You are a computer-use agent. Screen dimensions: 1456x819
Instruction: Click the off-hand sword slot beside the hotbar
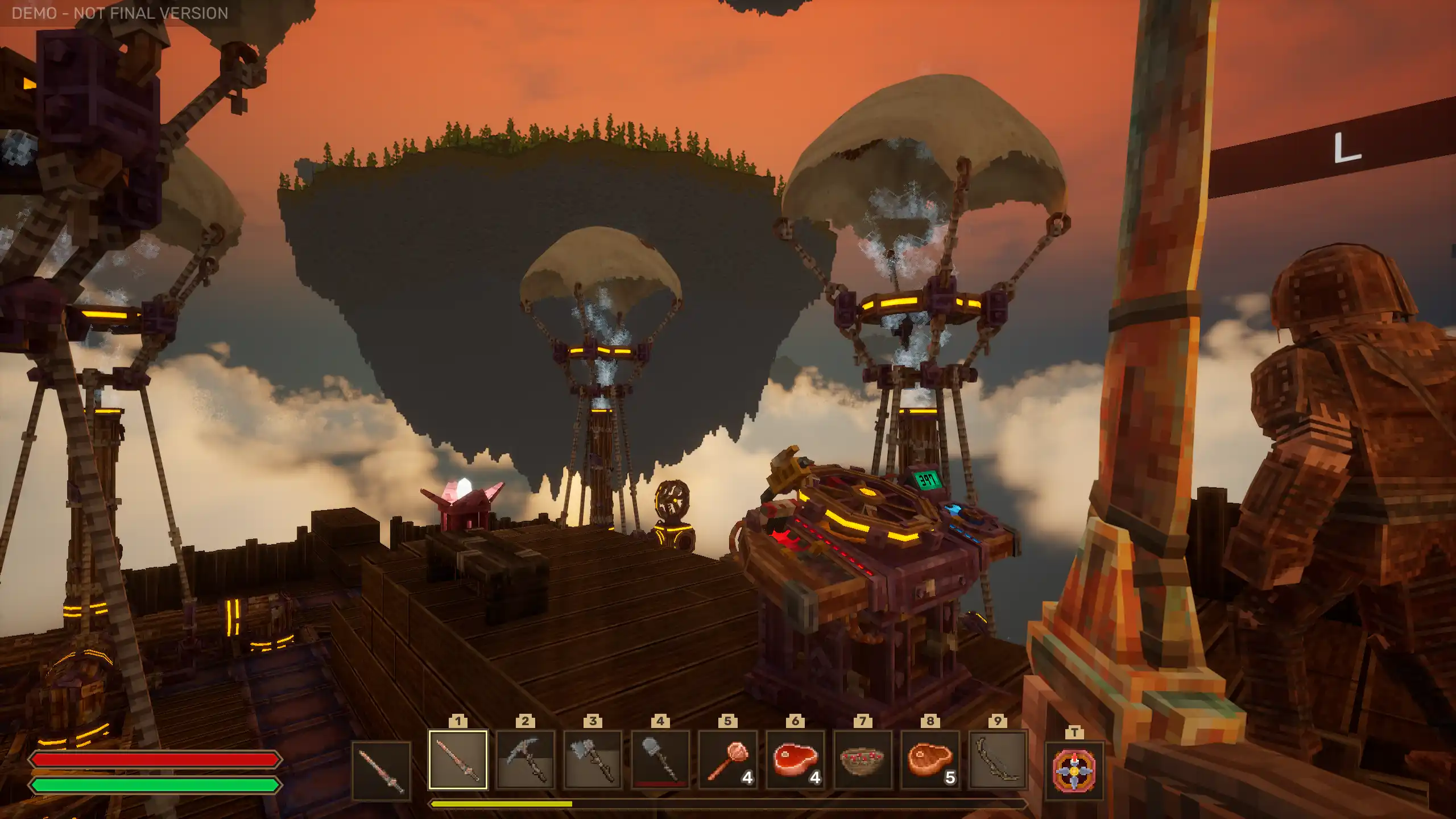(381, 771)
